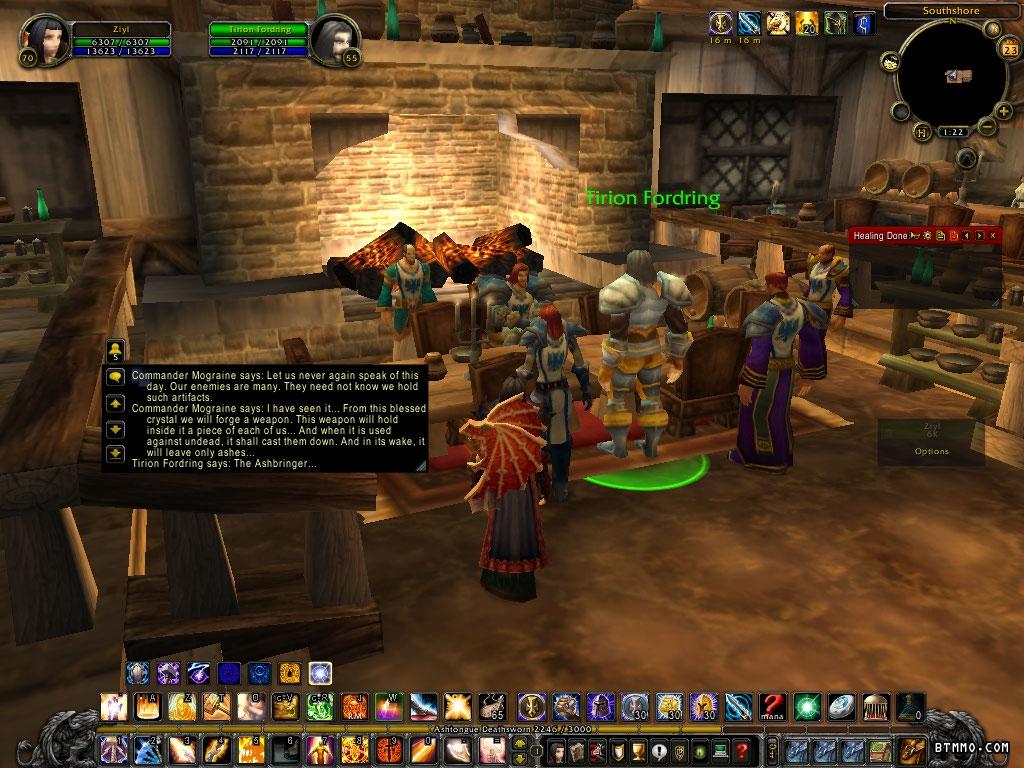Zoom out the minimap with the minus button
This screenshot has height=768, width=1024.
(987, 126)
